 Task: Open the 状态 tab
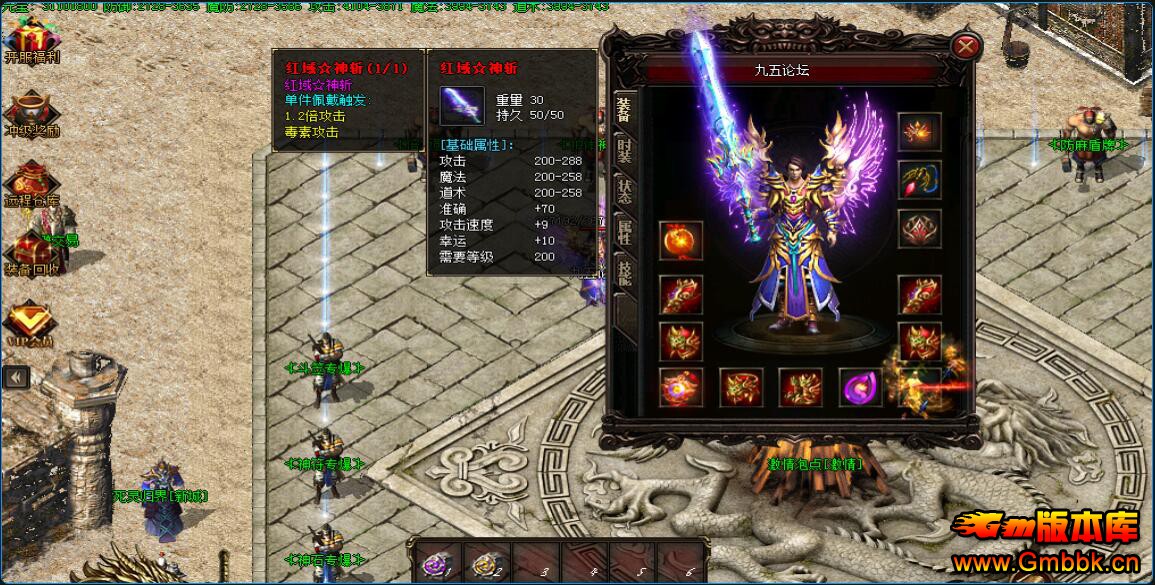tap(624, 193)
